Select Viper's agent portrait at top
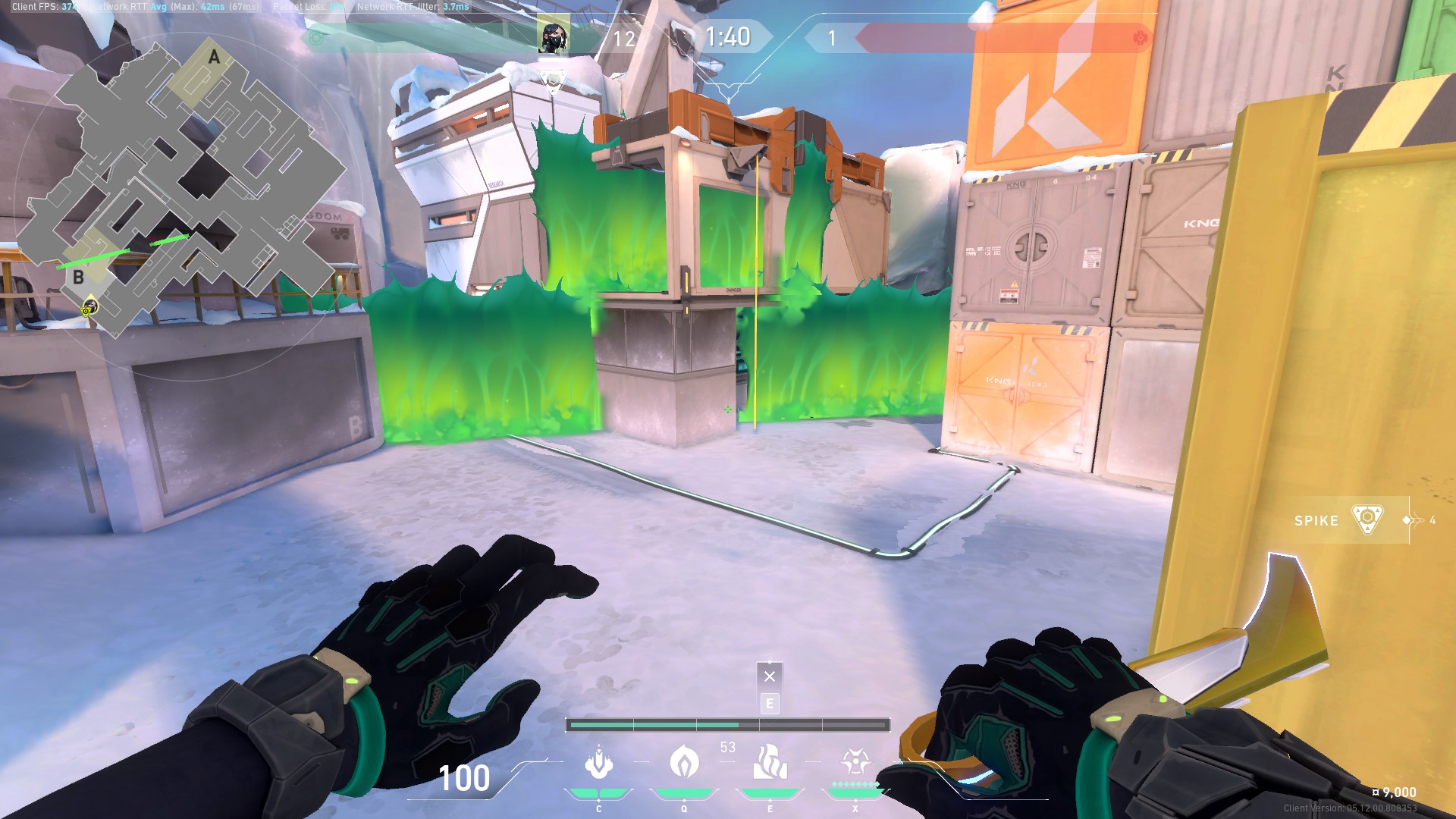This screenshot has height=819, width=1456. point(553,34)
